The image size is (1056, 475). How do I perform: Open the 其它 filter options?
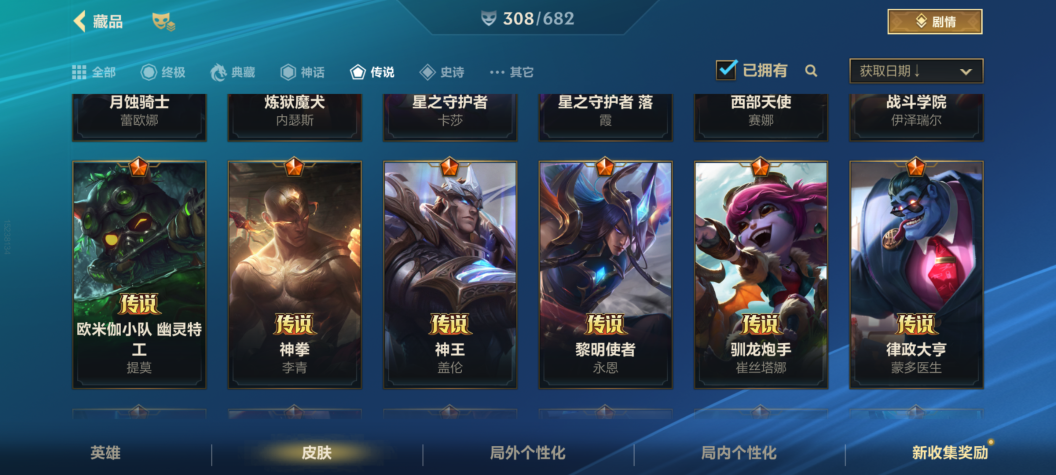point(511,72)
